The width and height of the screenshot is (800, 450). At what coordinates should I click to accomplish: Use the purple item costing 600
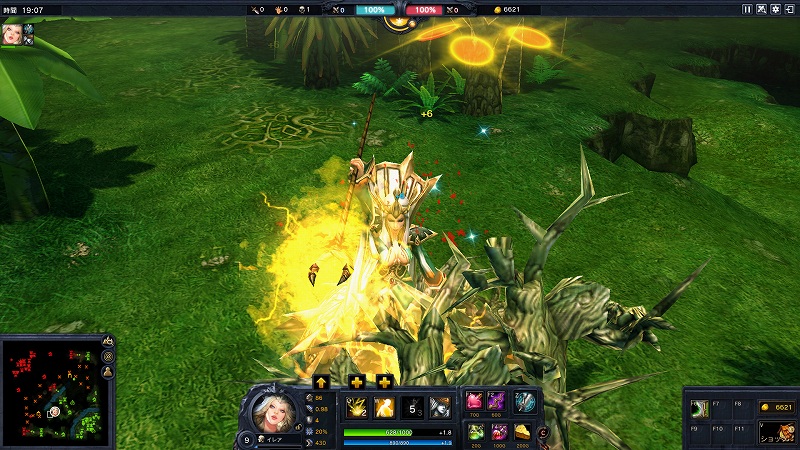click(499, 402)
